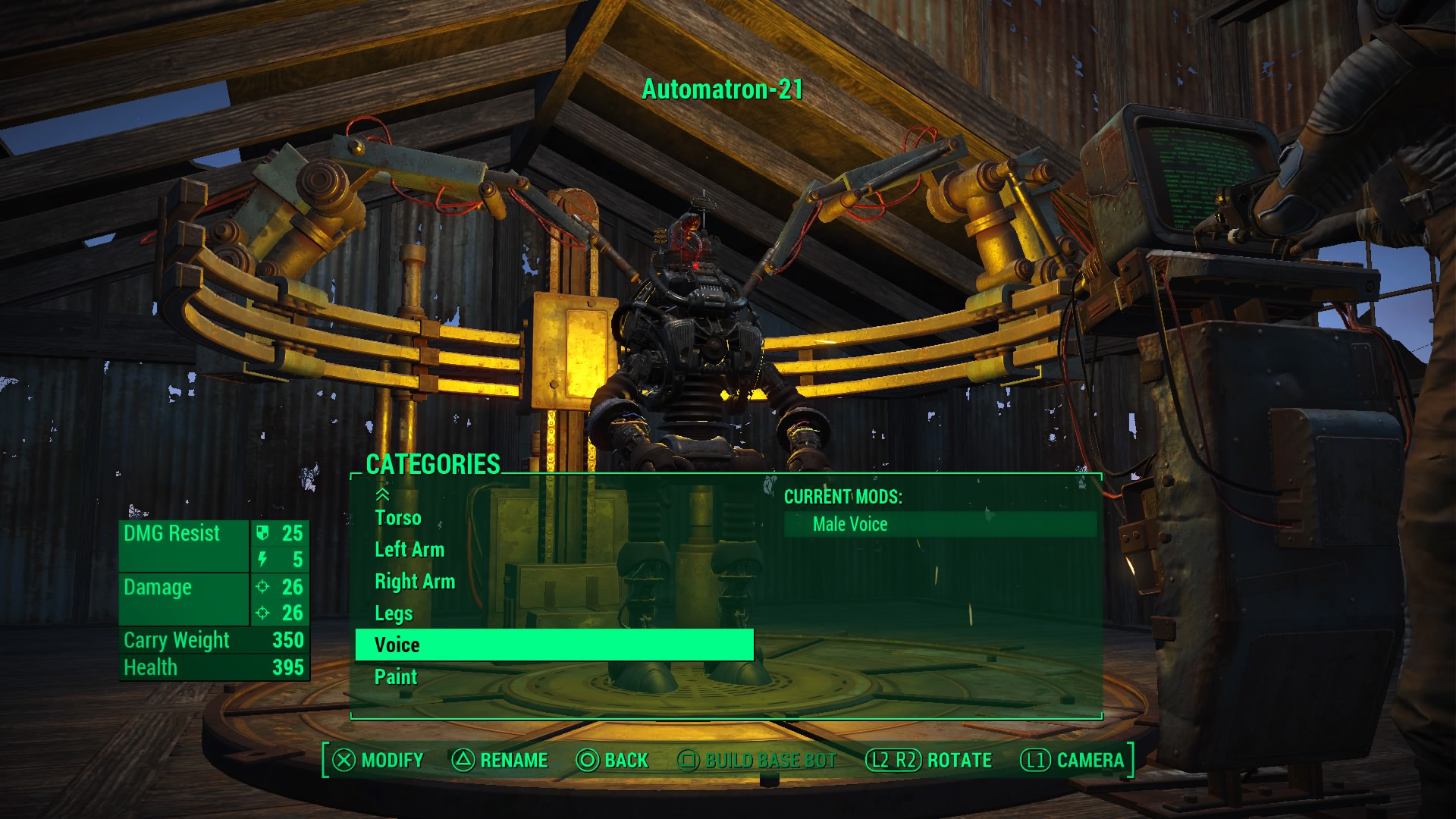
Task: Select the Legs category
Action: [x=394, y=613]
